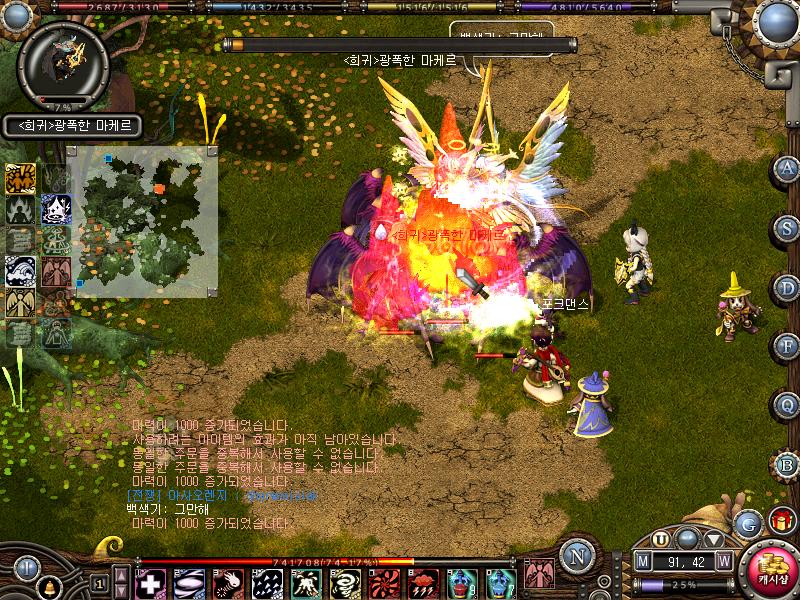Image resolution: width=800 pixels, height=600 pixels.
Task: Open the 캐시샵 cash shop
Action: tap(773, 569)
